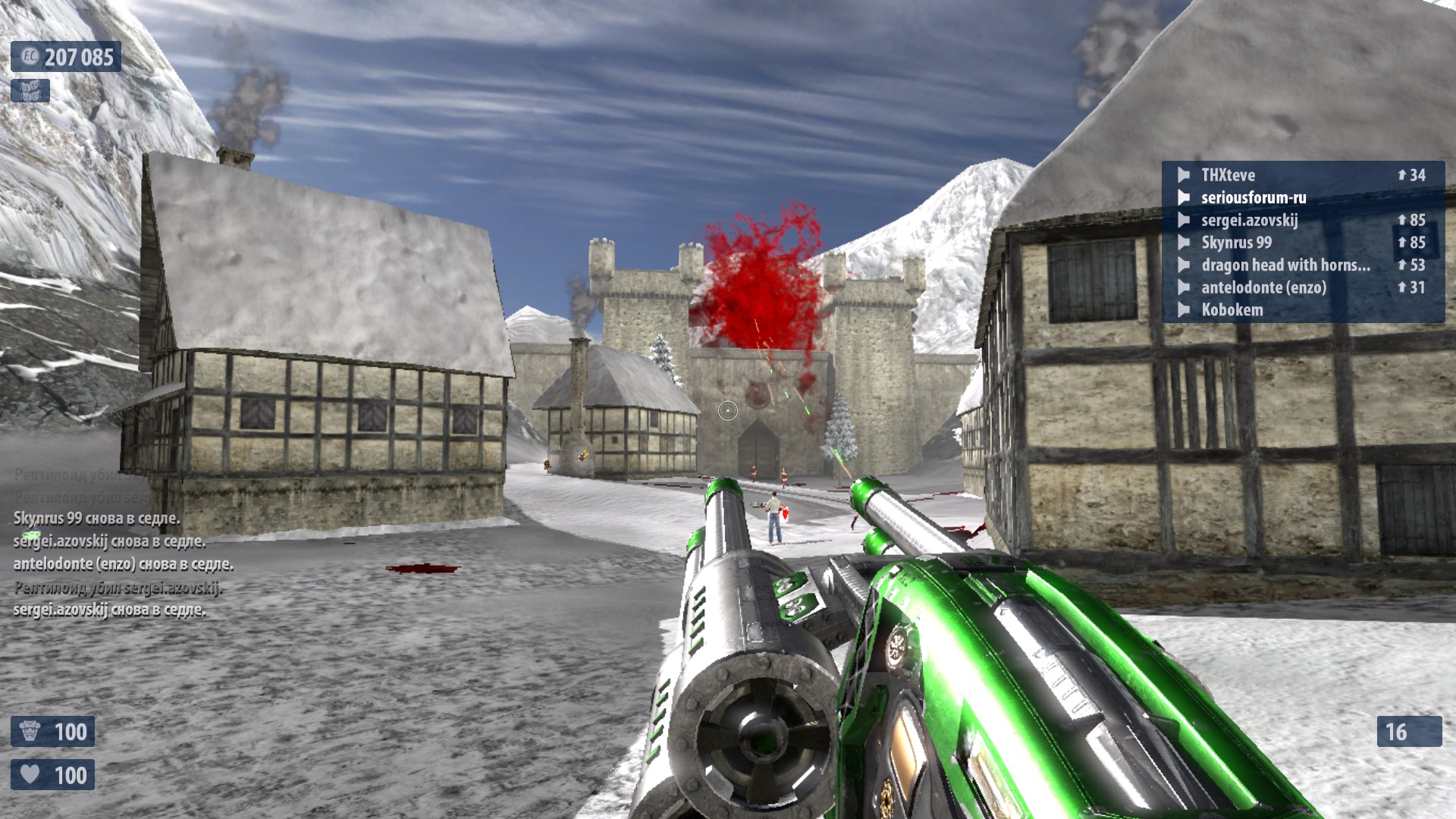Choose Kobokem in the player list

[1232, 310]
